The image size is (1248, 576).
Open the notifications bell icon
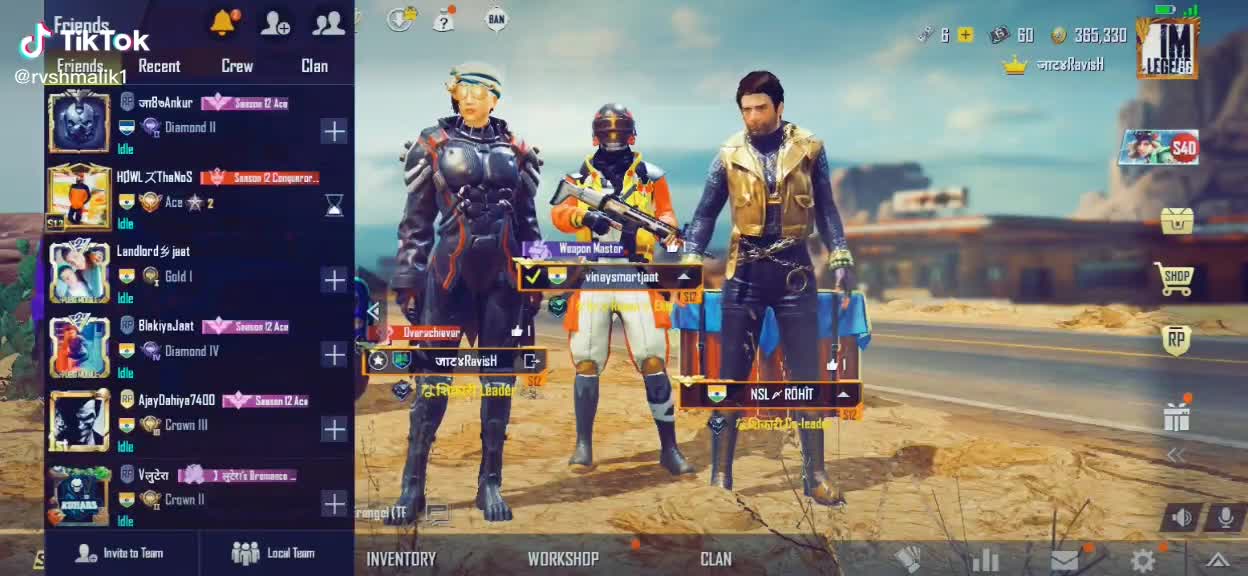click(x=222, y=23)
